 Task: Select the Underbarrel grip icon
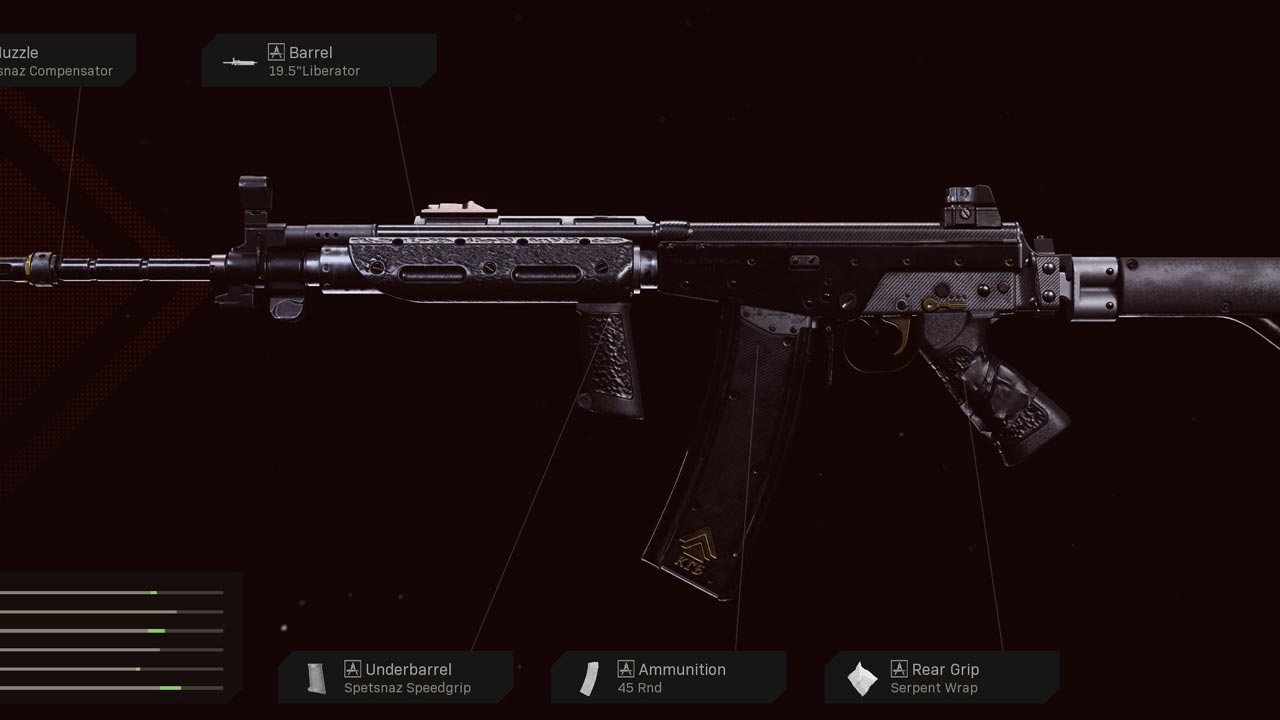[x=315, y=677]
